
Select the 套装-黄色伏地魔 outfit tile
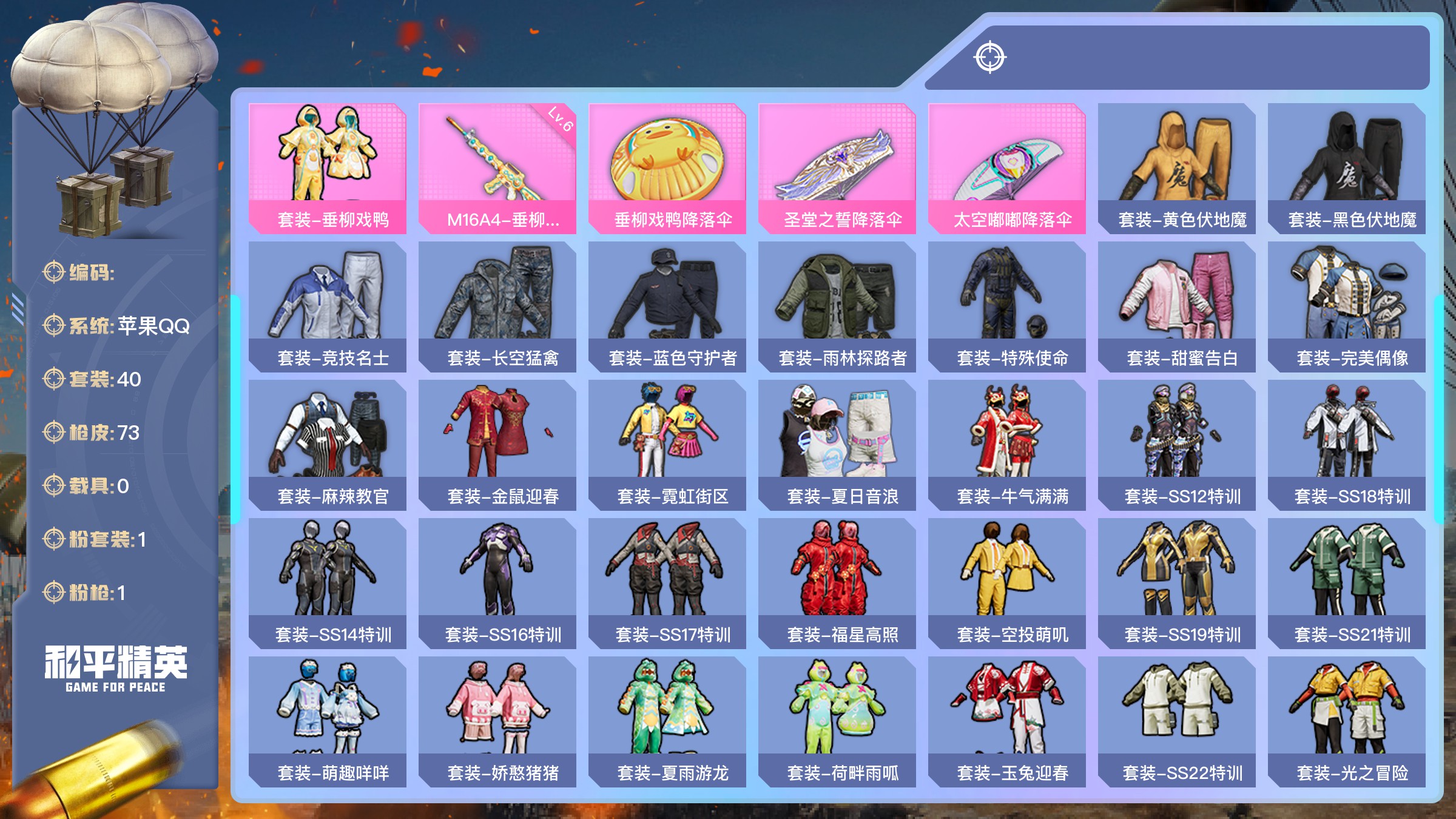1177,168
